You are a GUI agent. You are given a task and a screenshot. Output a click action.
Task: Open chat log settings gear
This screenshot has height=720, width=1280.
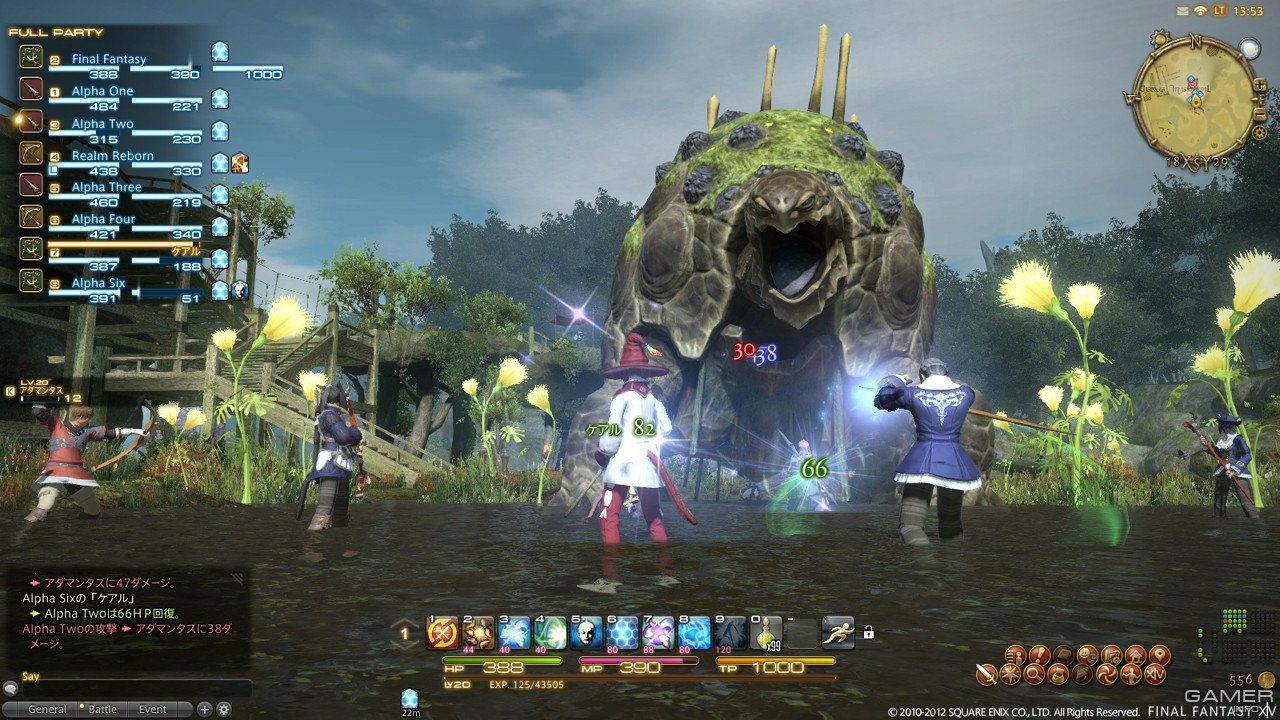click(224, 709)
